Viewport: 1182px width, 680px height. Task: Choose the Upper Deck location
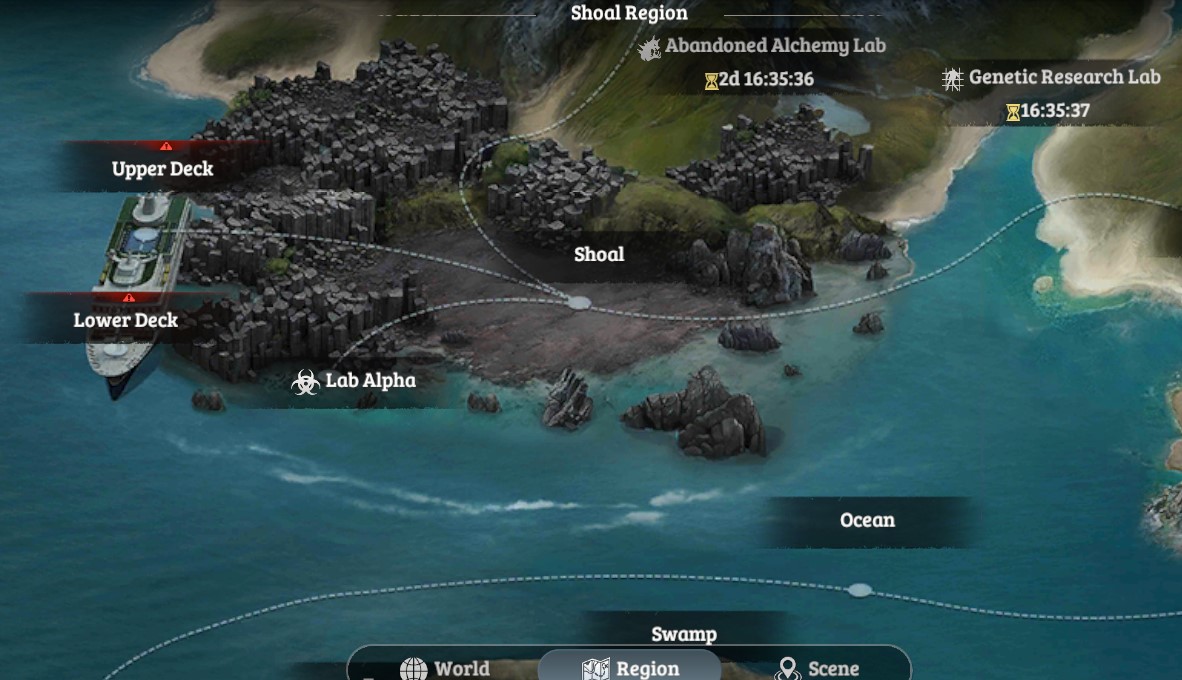pyautogui.click(x=162, y=169)
